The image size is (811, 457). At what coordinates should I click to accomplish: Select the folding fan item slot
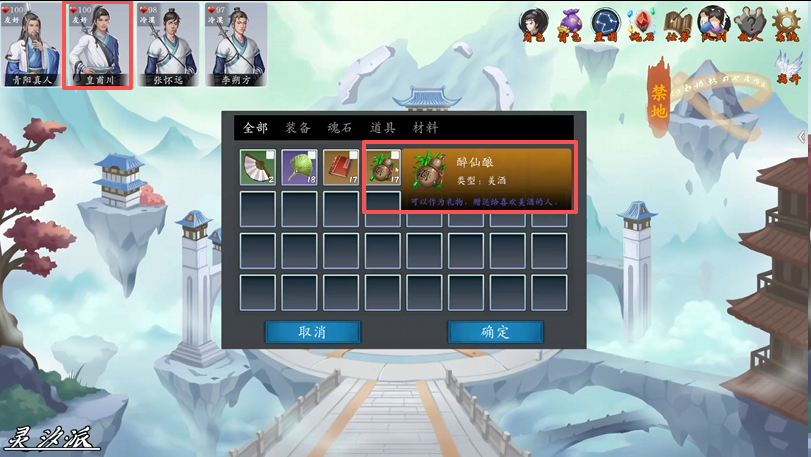pyautogui.click(x=258, y=167)
